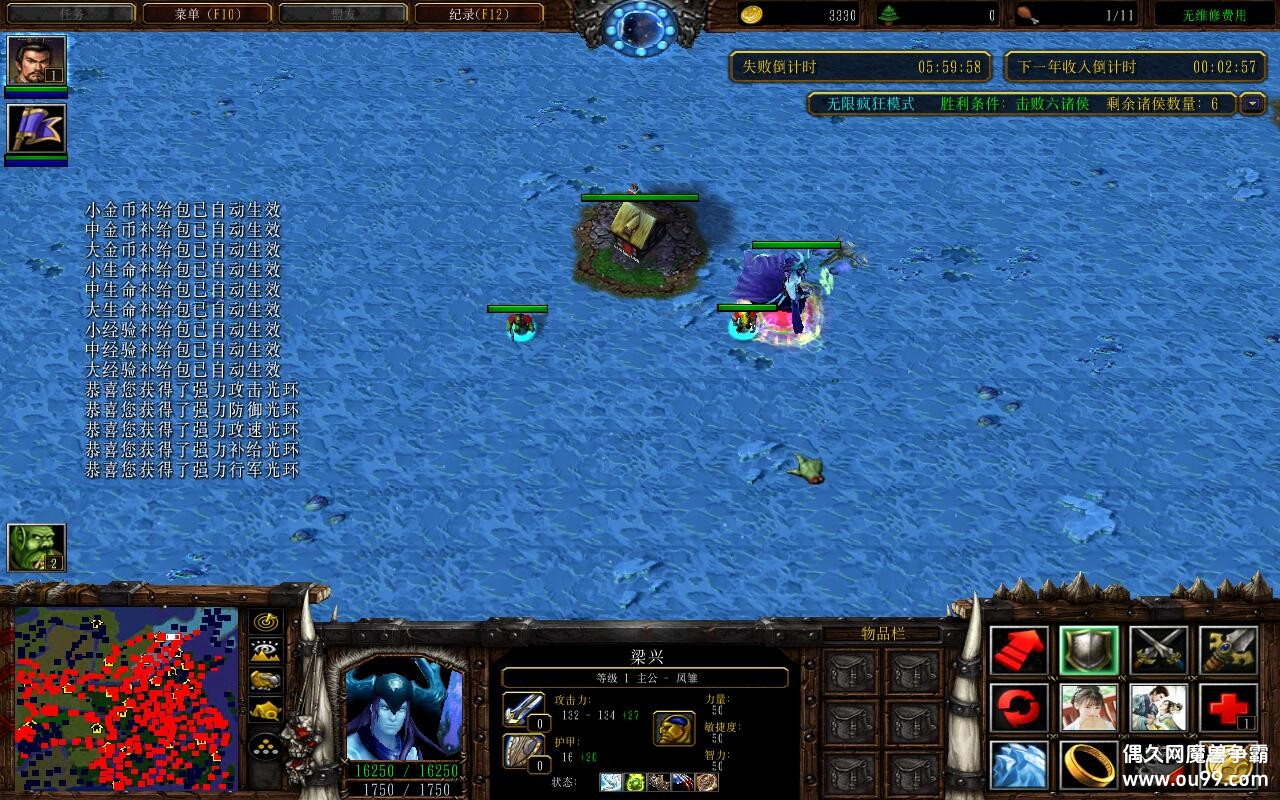Viewport: 1280px width, 800px height.
Task: Click on the minimap
Action: coord(126,698)
